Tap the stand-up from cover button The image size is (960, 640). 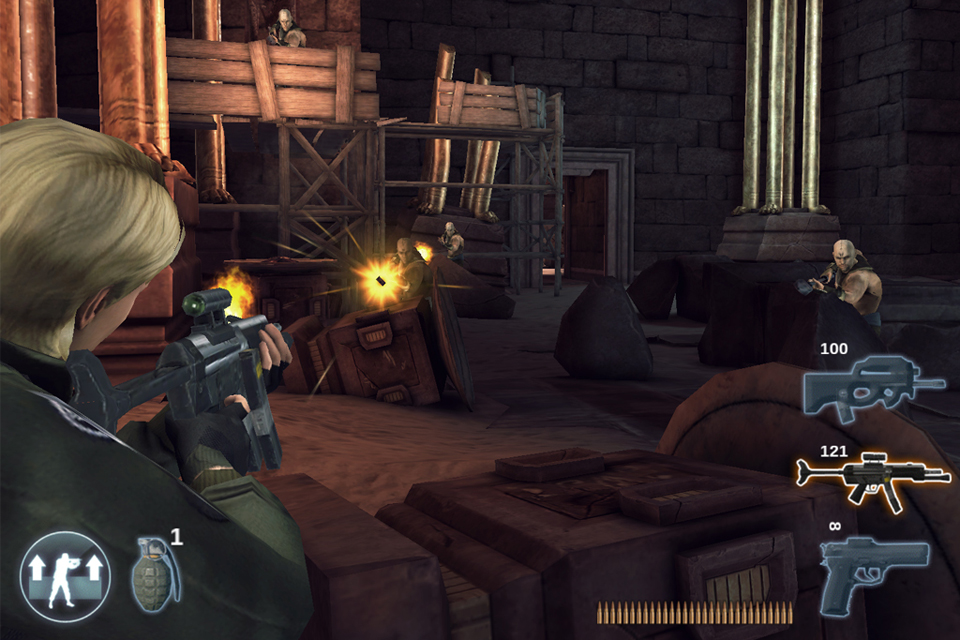click(x=65, y=577)
